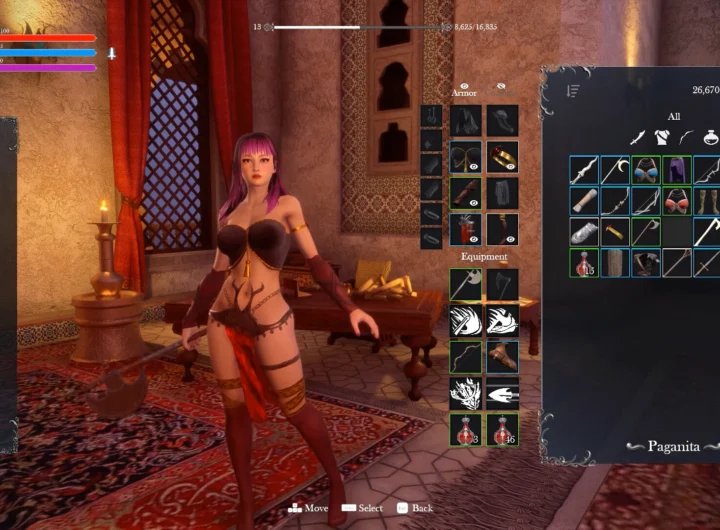
Task: Filter inventory by armor (shirt icon)
Action: click(x=660, y=137)
